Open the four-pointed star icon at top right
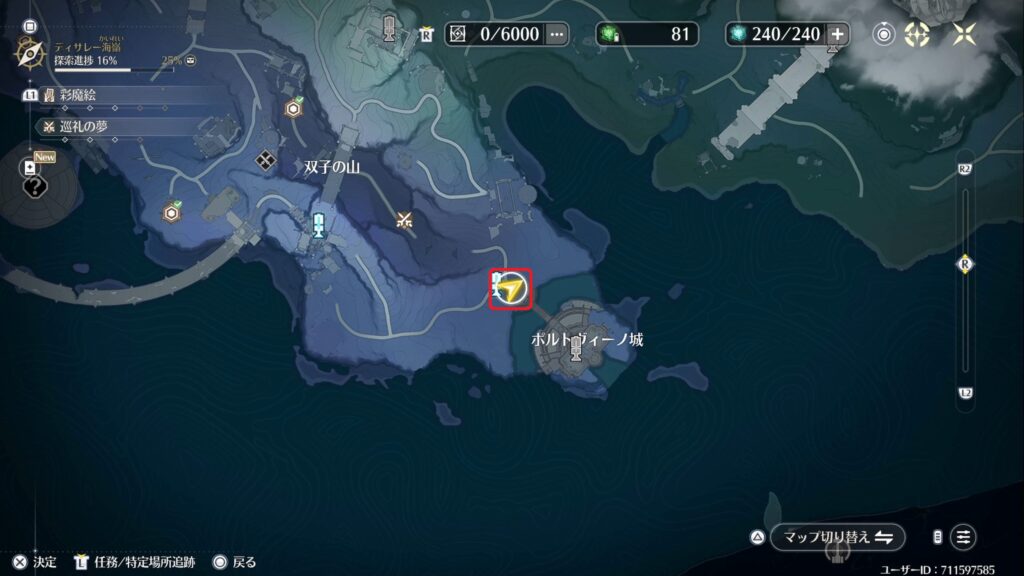 pos(964,34)
